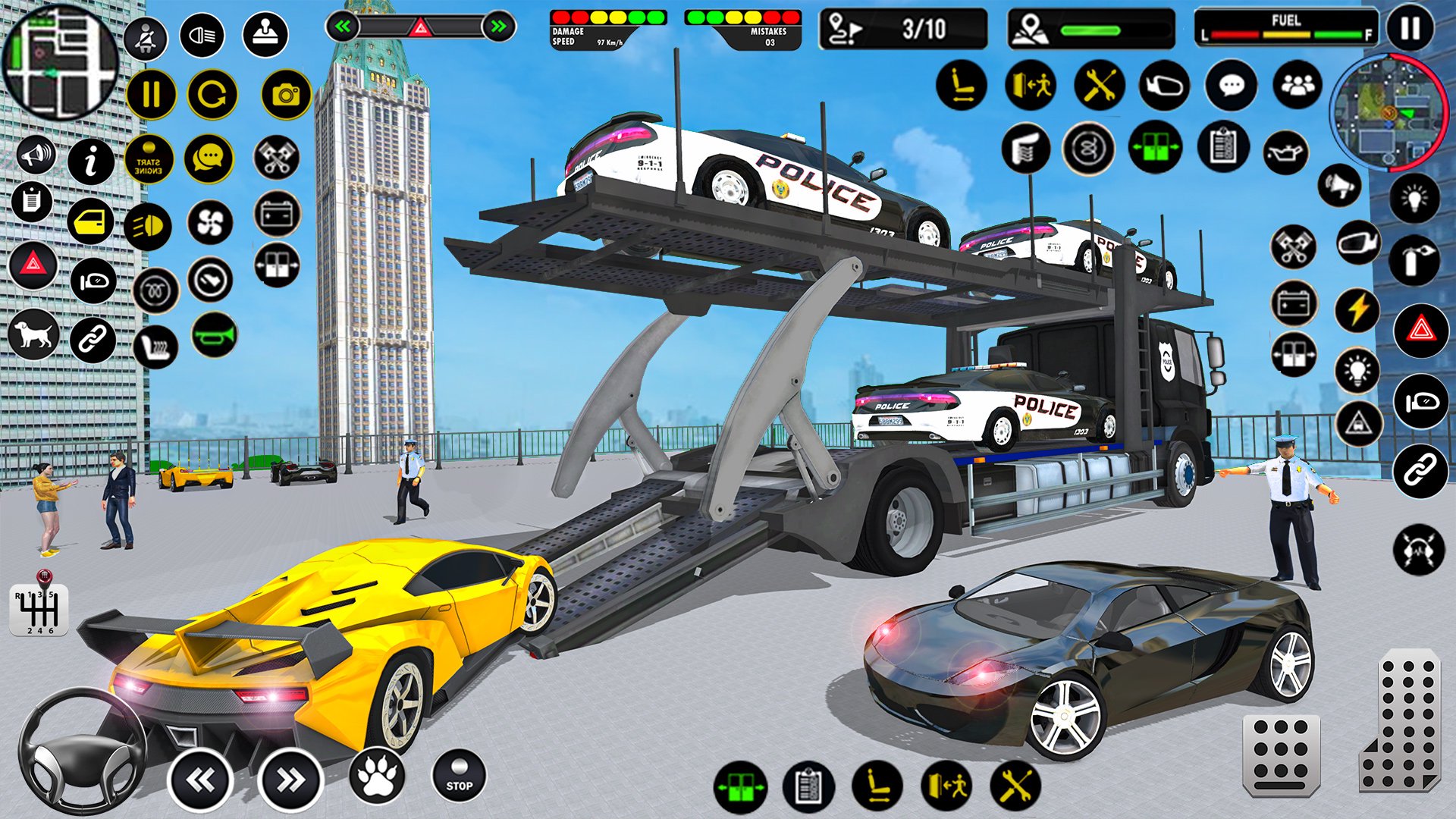
Task: Click the white pause button
Action: tap(1410, 29)
